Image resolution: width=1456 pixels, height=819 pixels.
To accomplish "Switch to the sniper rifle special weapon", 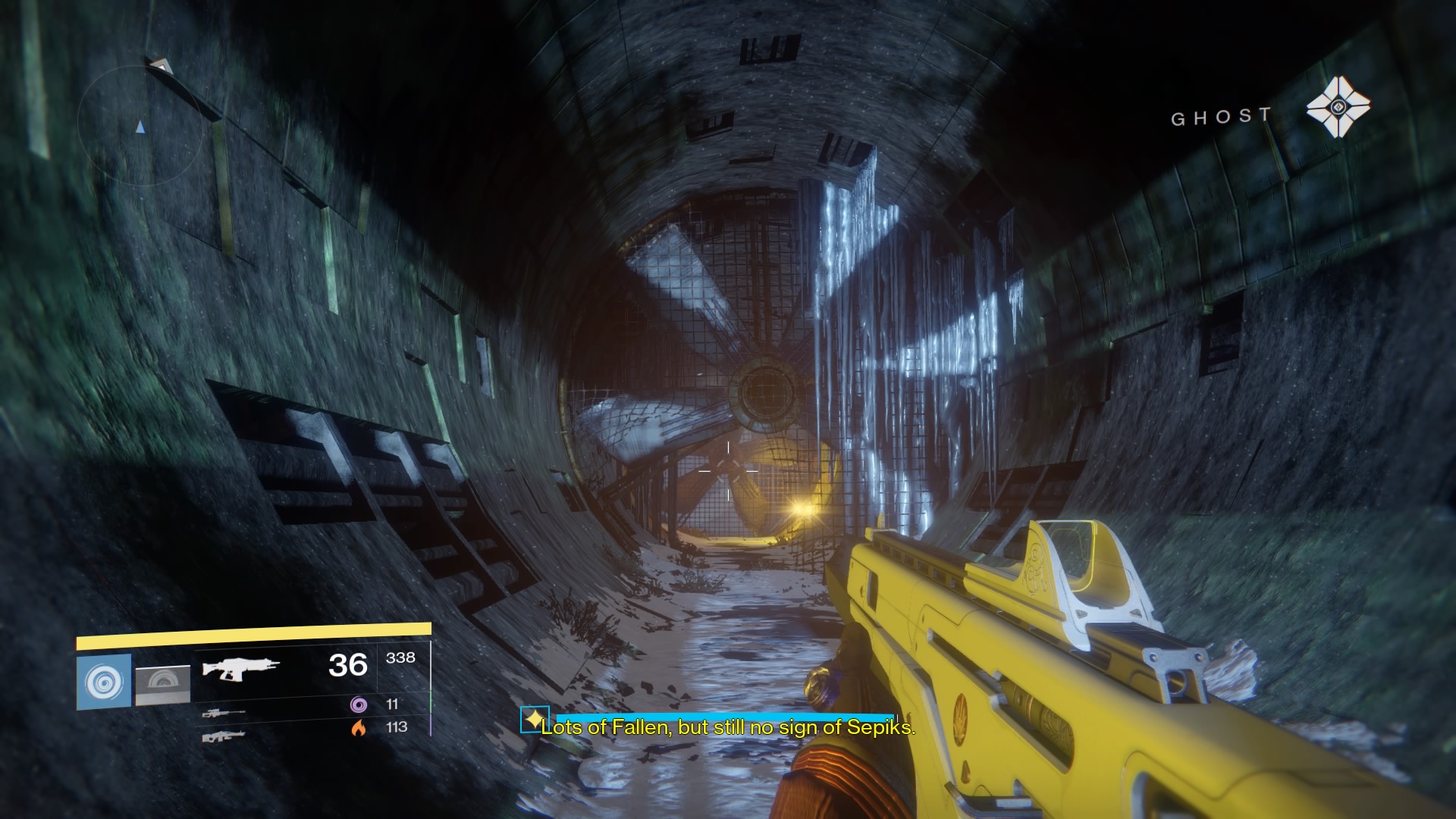I will [x=224, y=713].
